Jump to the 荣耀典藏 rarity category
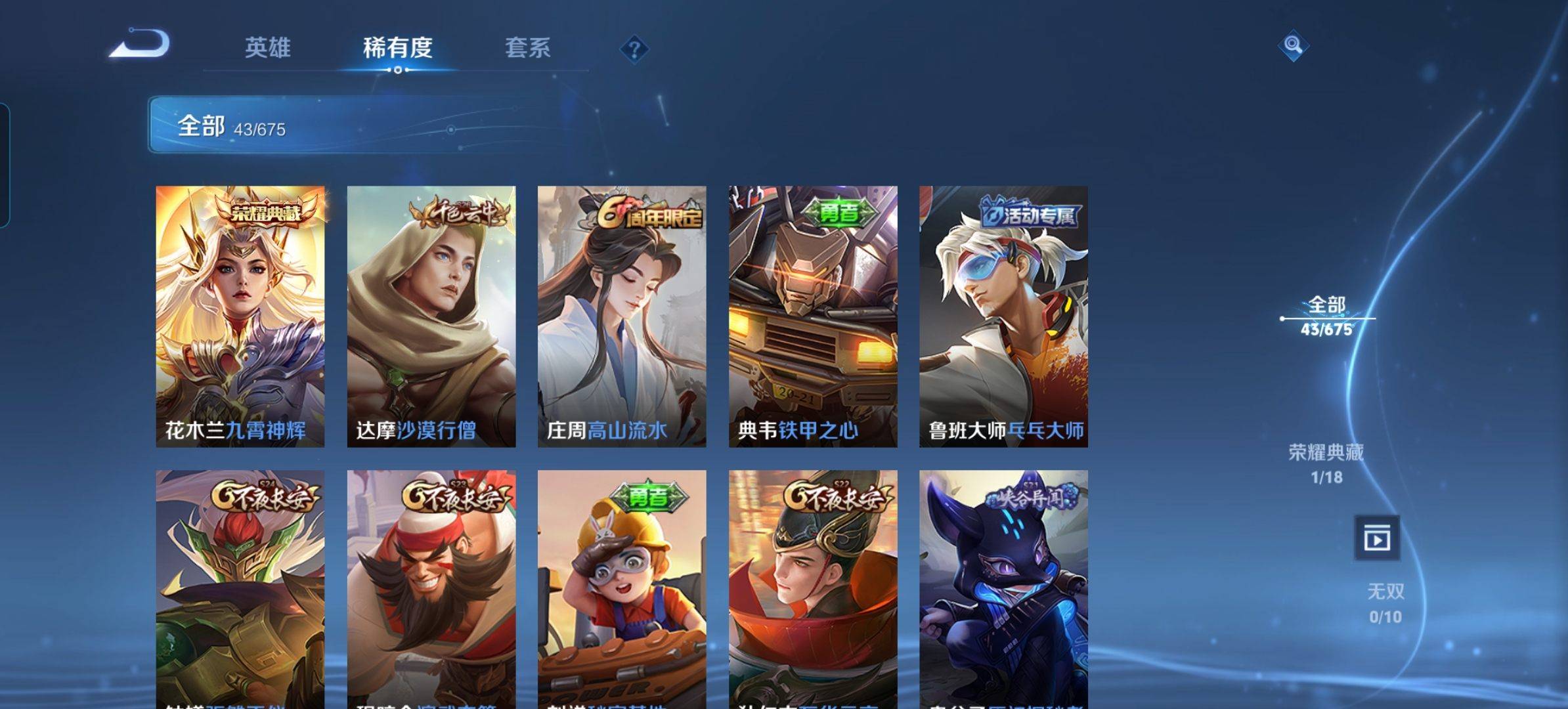The height and width of the screenshot is (709, 1568). [x=1326, y=463]
